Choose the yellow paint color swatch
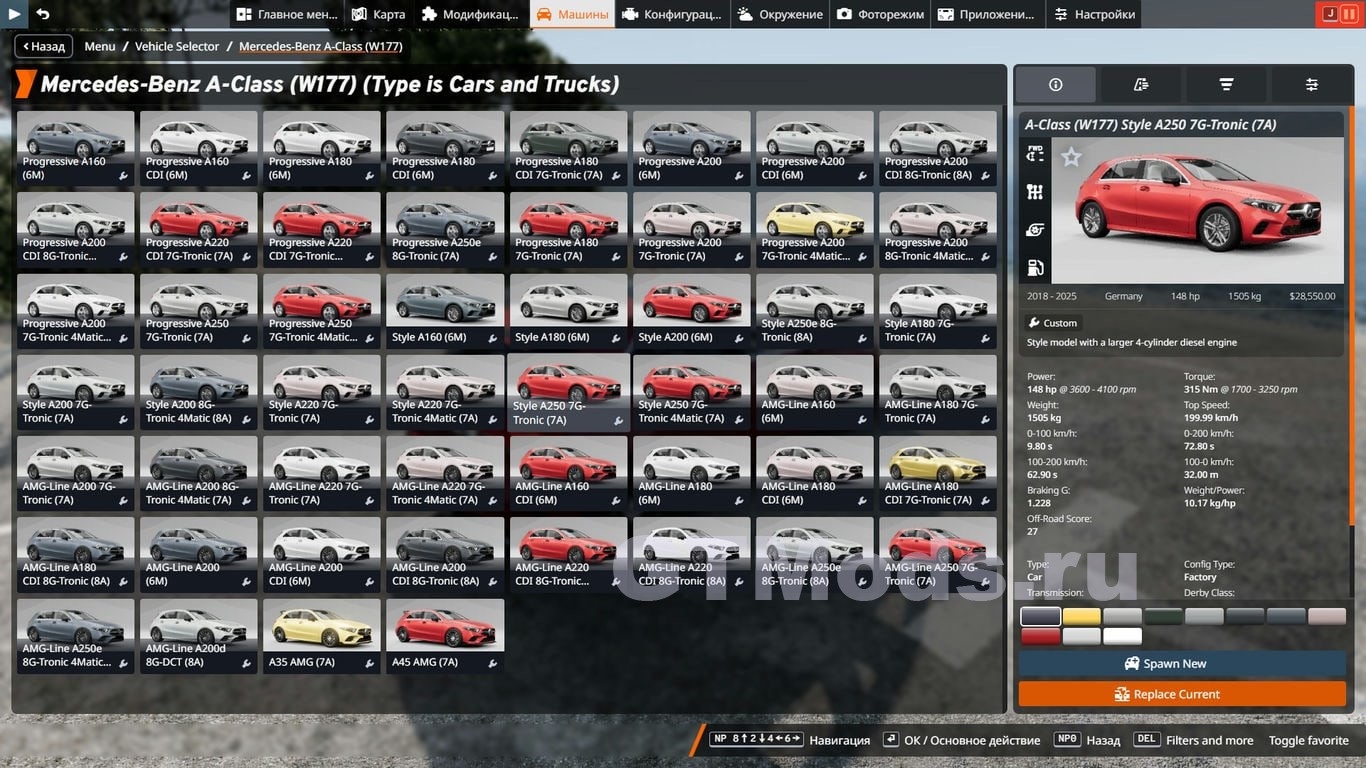Viewport: 1366px width, 768px height. click(x=1081, y=617)
